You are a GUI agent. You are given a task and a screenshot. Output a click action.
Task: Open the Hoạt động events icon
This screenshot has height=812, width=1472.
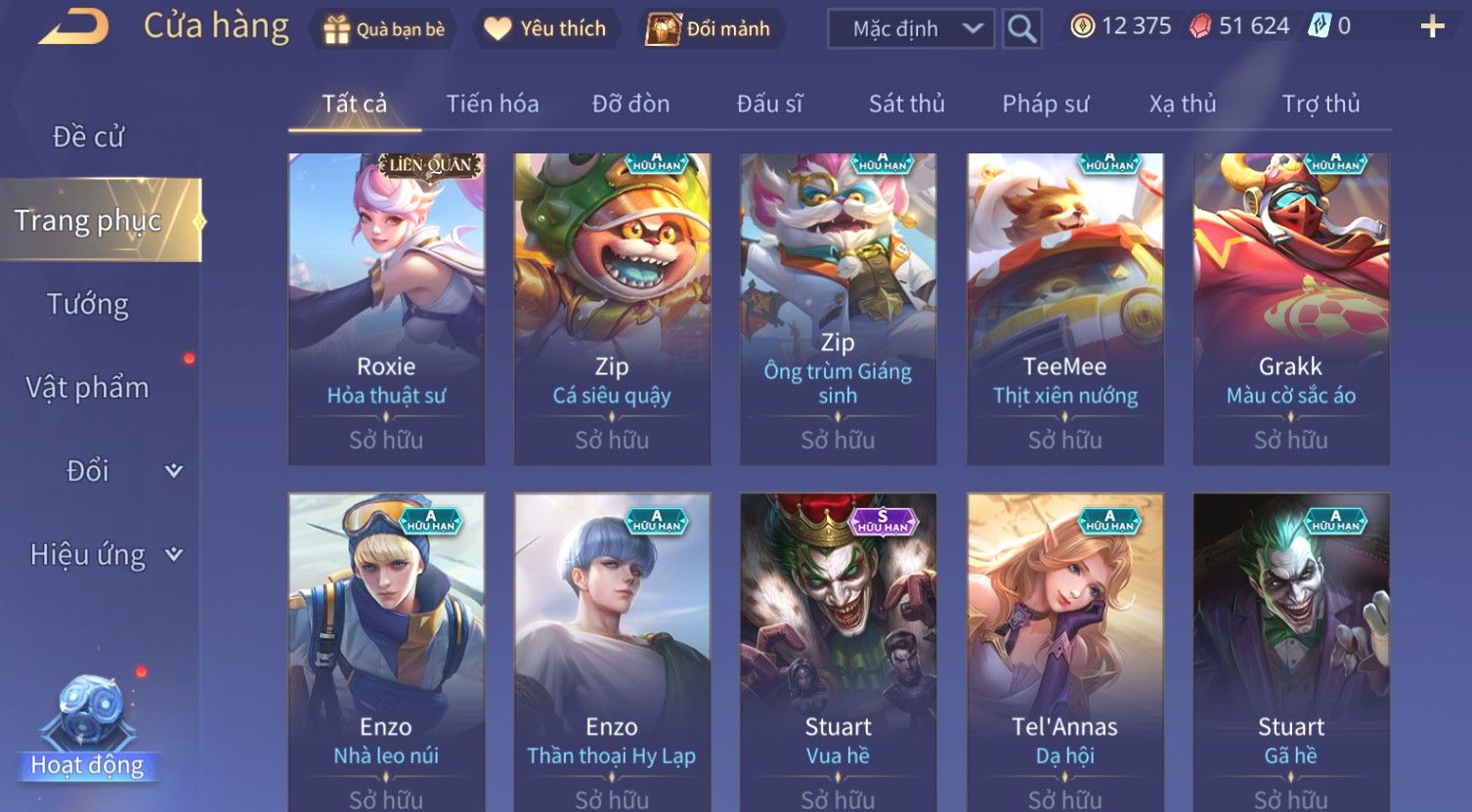(x=88, y=728)
